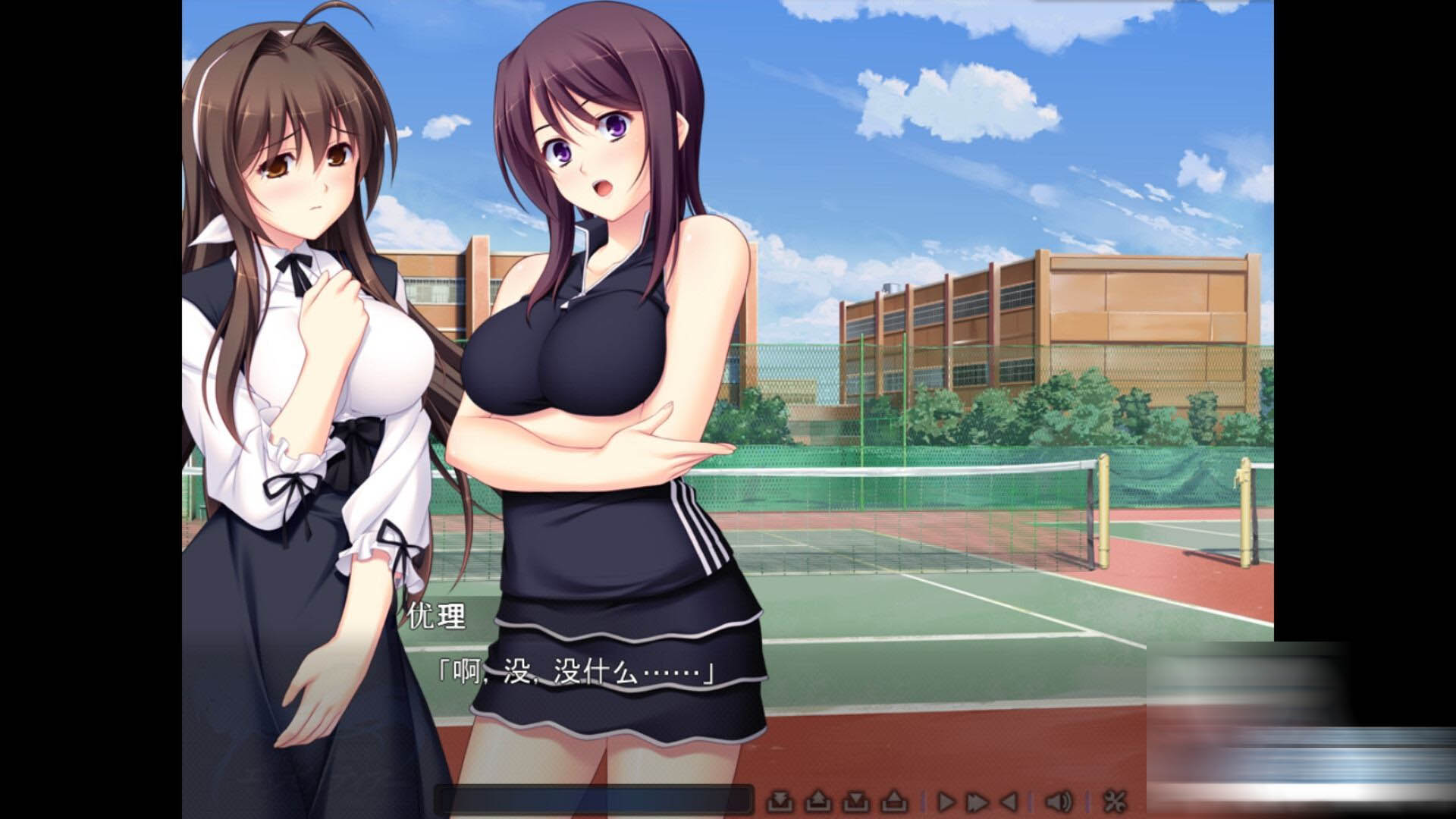
Task: Click the quick save icon
Action: point(856,802)
